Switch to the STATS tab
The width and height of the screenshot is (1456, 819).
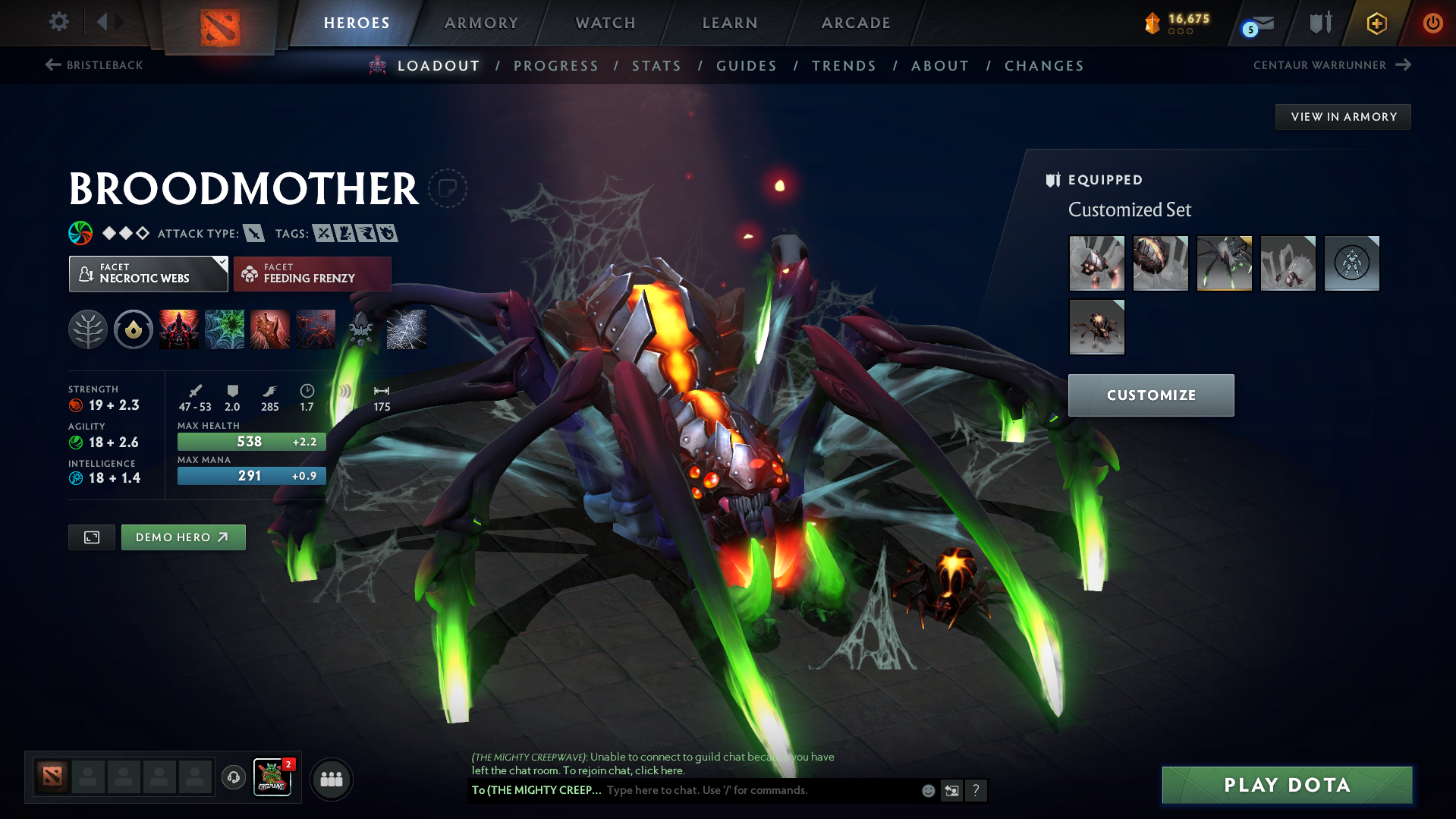[x=656, y=66]
